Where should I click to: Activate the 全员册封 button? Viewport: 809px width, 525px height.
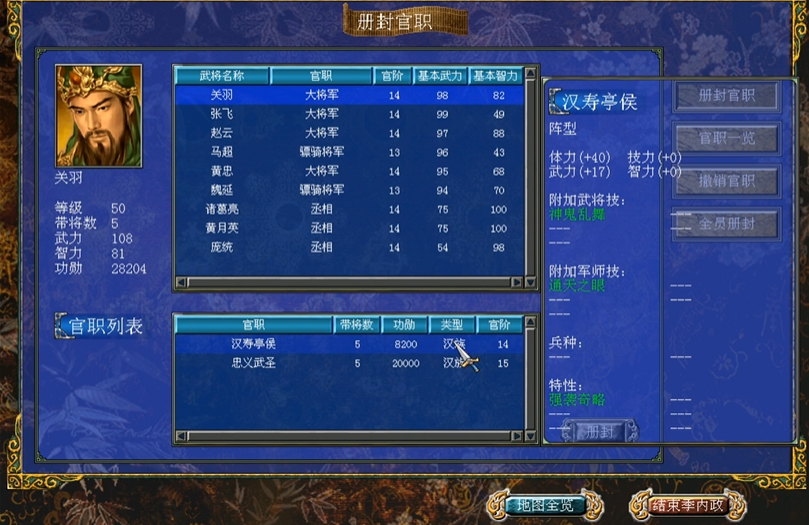[x=726, y=224]
